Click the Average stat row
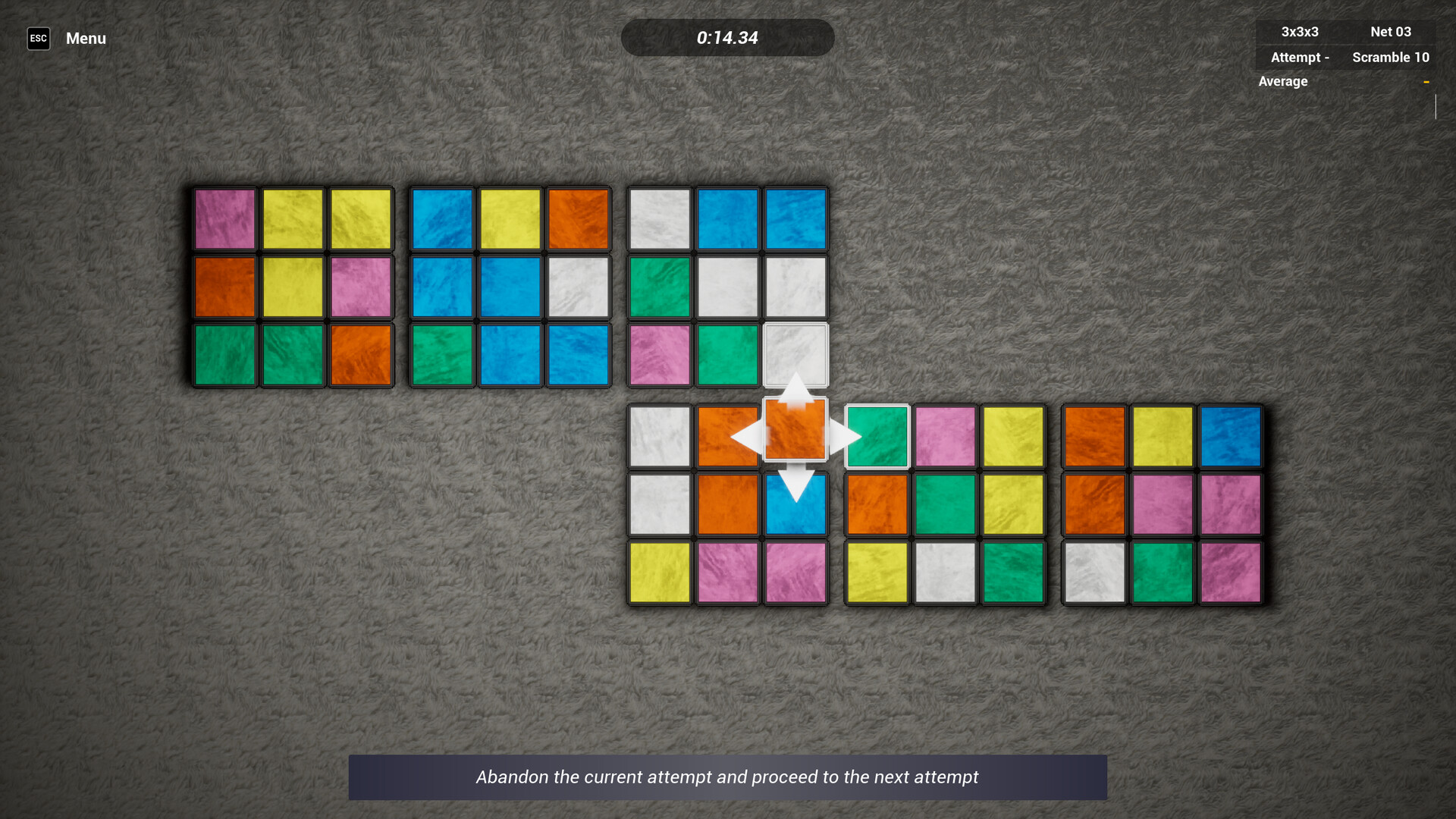The image size is (1456, 819). 1282,81
